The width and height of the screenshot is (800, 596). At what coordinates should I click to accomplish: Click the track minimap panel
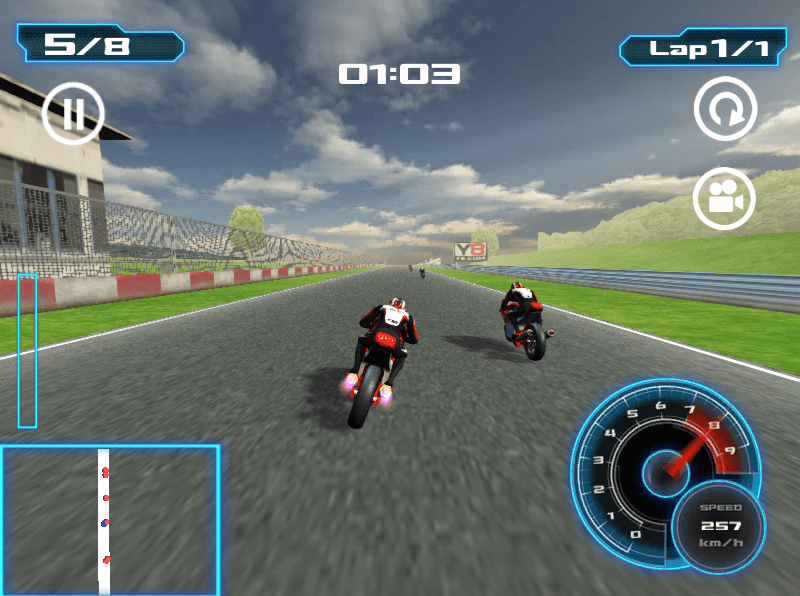coord(110,519)
